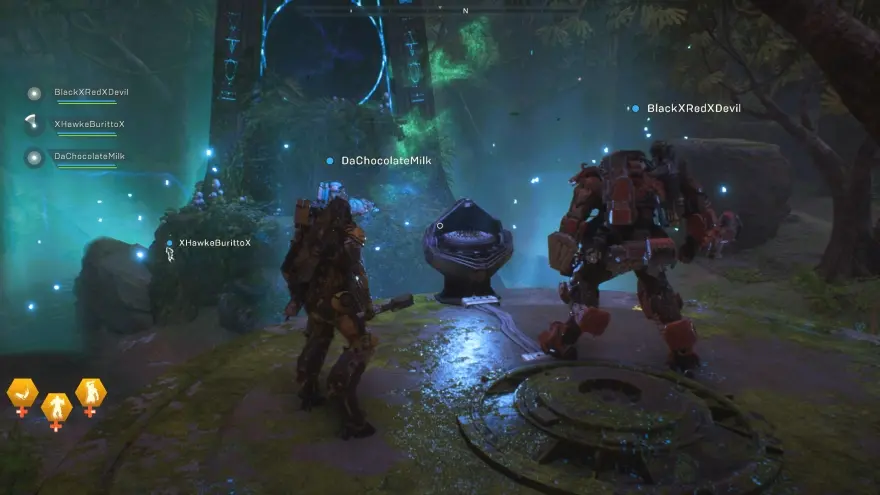The image size is (880, 495).
Task: Click BlackXRedXDevil's floating name tag above the javelin
Action: click(x=692, y=108)
